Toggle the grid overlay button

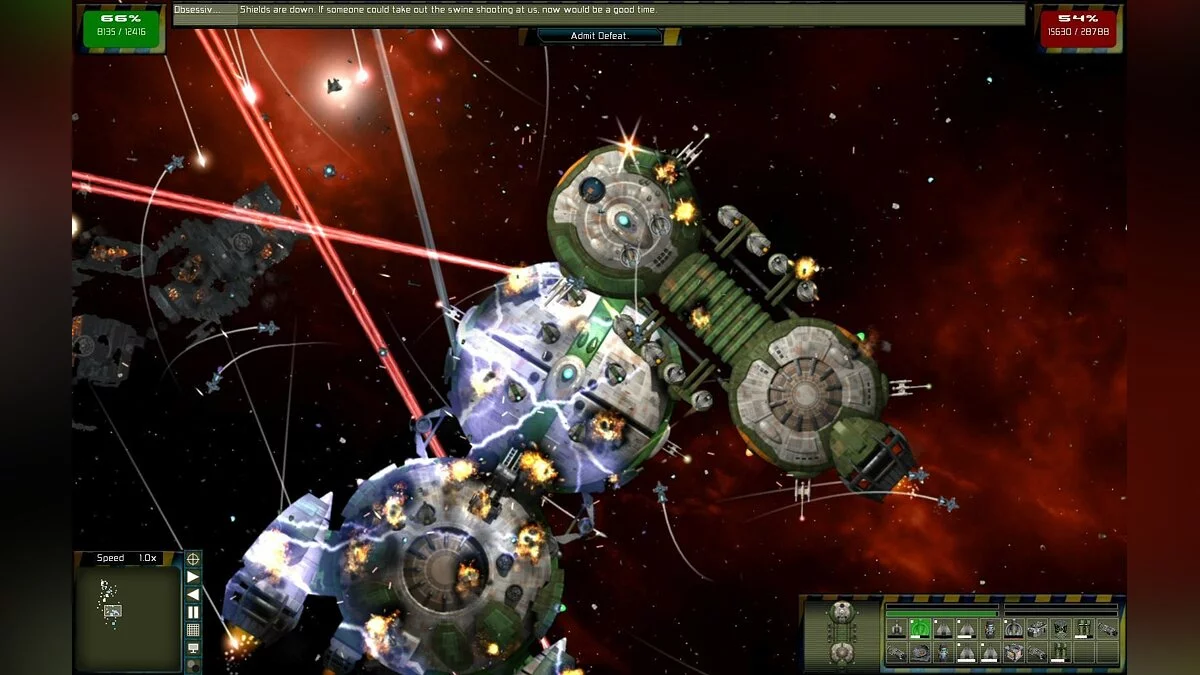click(193, 630)
